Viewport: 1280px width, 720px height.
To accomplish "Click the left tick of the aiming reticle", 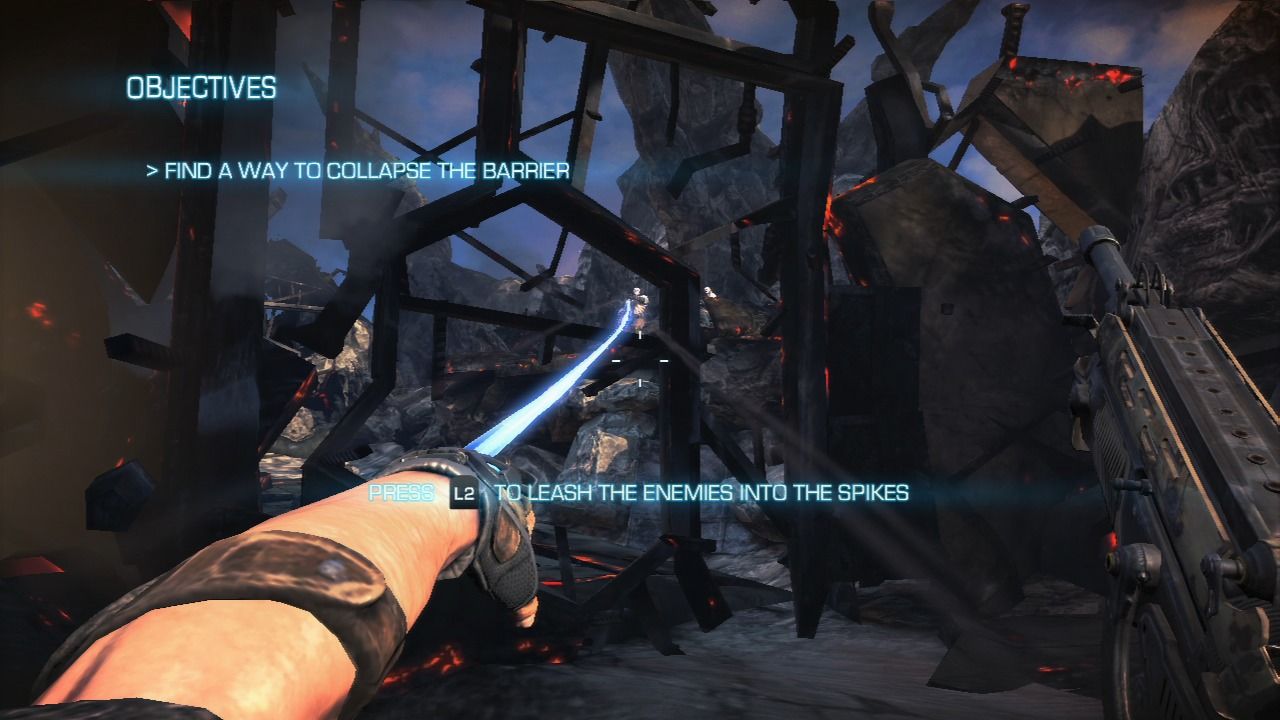I will pyautogui.click(x=616, y=361).
